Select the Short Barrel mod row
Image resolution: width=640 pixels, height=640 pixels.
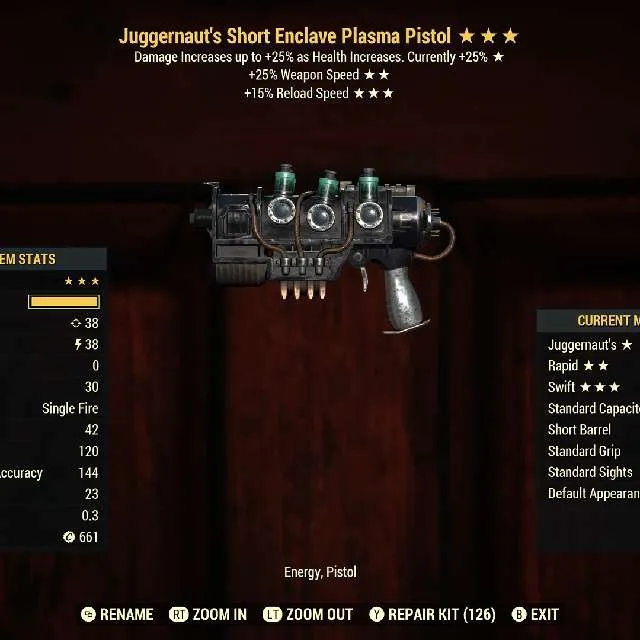tap(580, 430)
